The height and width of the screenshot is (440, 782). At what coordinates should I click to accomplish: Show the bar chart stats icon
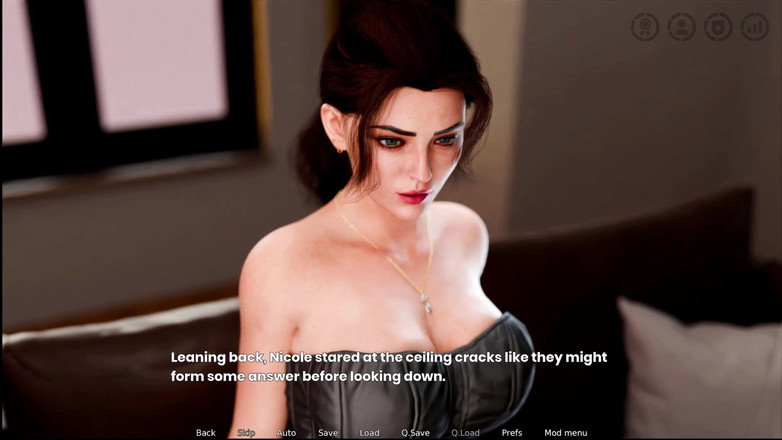(x=755, y=27)
